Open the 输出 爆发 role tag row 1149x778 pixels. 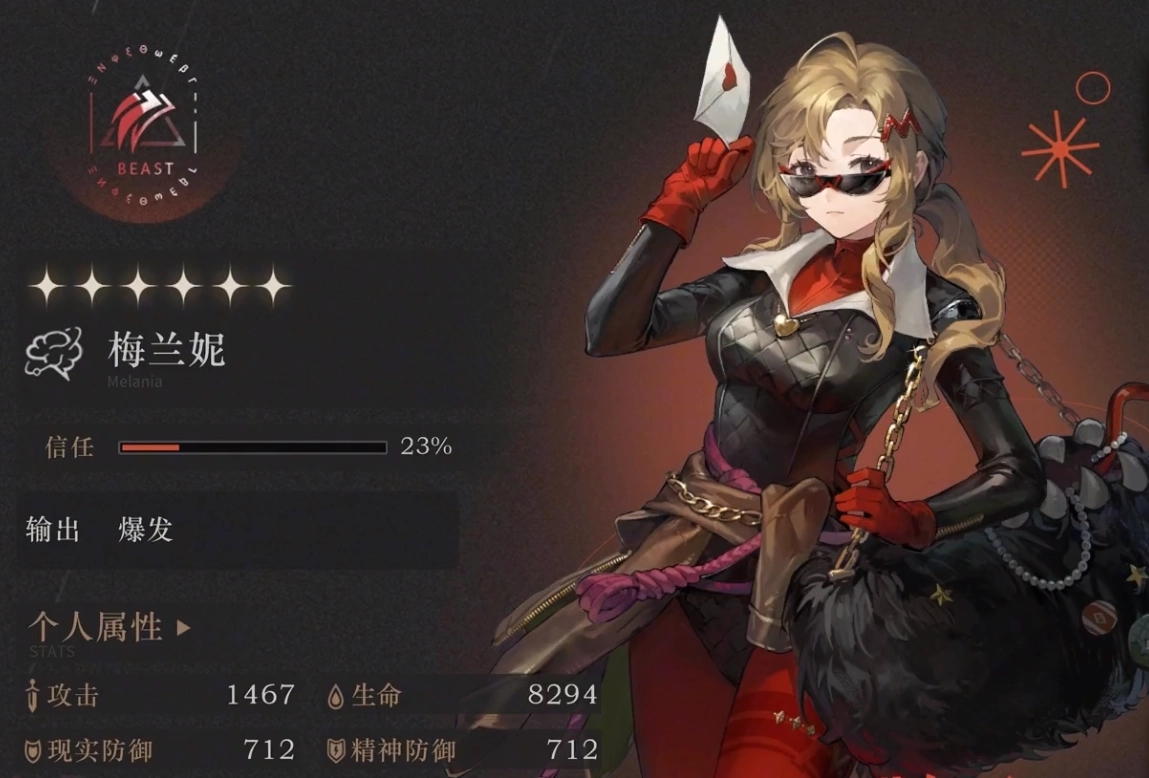pyautogui.click(x=238, y=530)
